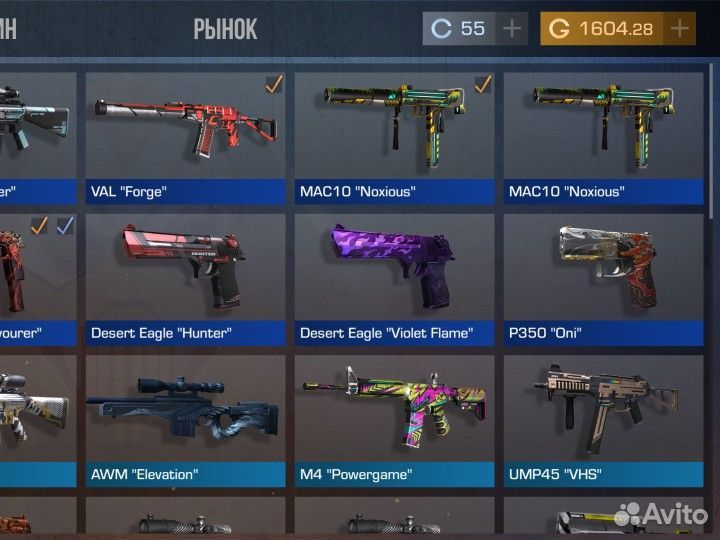720x540 pixels.
Task: Open the Desert Eagle "Violet Flame" listing
Action: pos(396,275)
